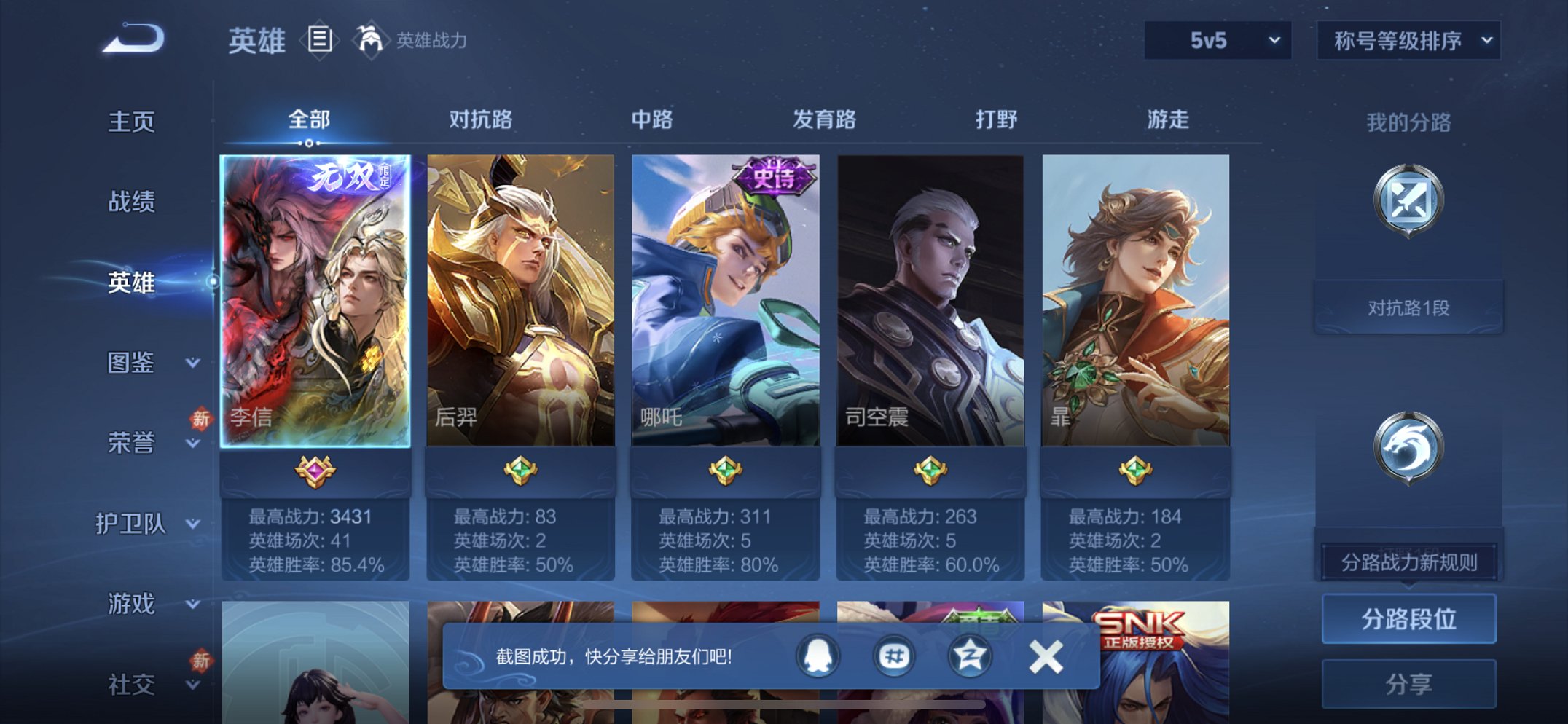Image resolution: width=1568 pixels, height=724 pixels.
Task: Click 司空震's proficiency medal icon
Action: 929,470
